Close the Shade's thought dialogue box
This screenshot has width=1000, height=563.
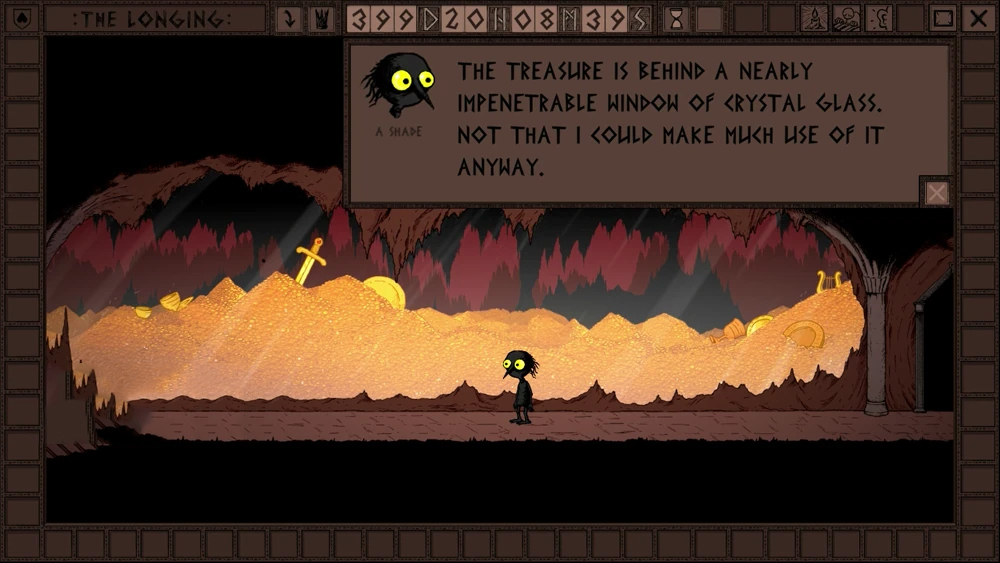tap(936, 192)
